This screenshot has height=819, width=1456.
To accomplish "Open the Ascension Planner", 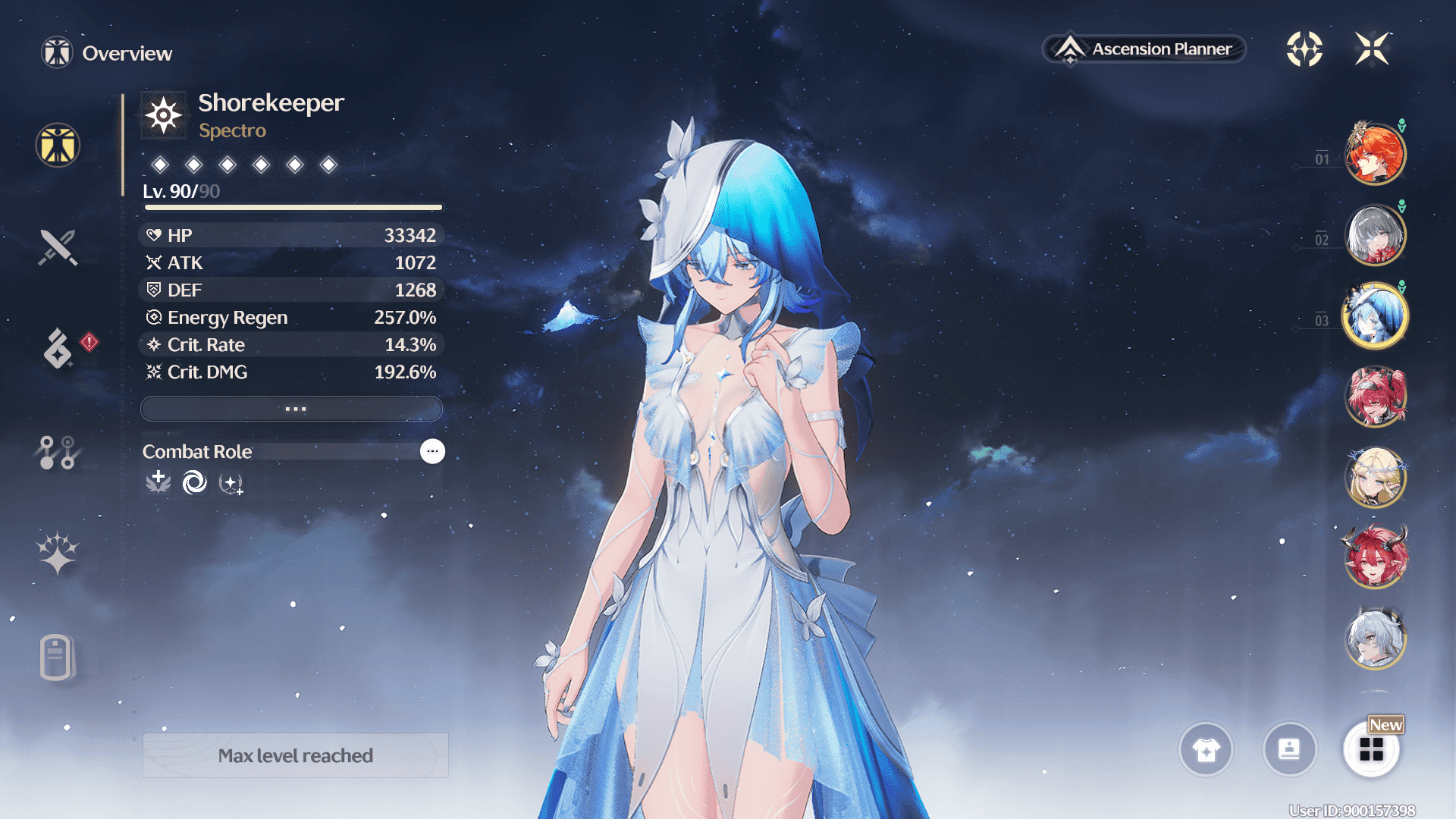I will pos(1145,49).
